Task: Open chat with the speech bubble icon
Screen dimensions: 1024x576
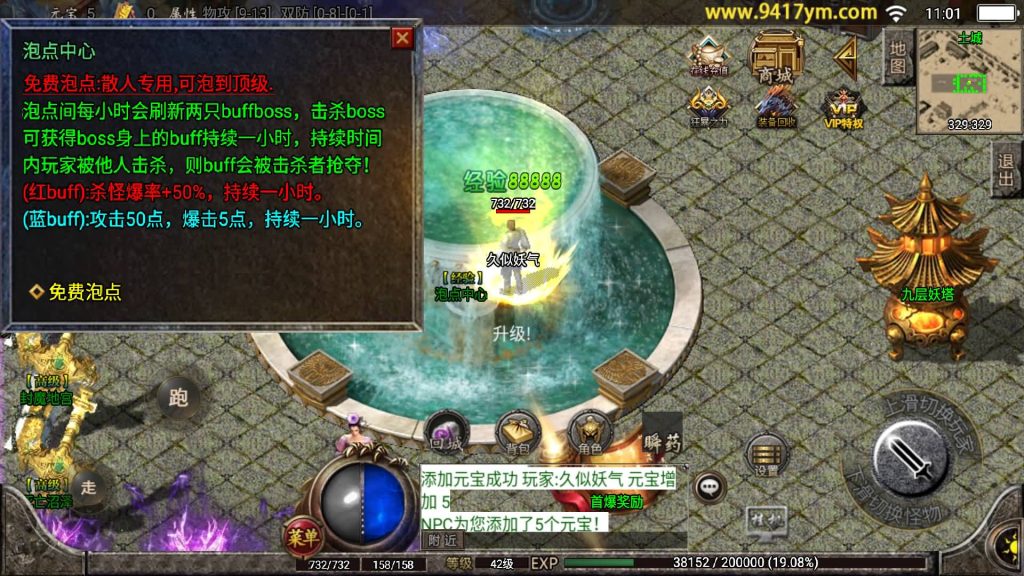Action: coord(710,487)
